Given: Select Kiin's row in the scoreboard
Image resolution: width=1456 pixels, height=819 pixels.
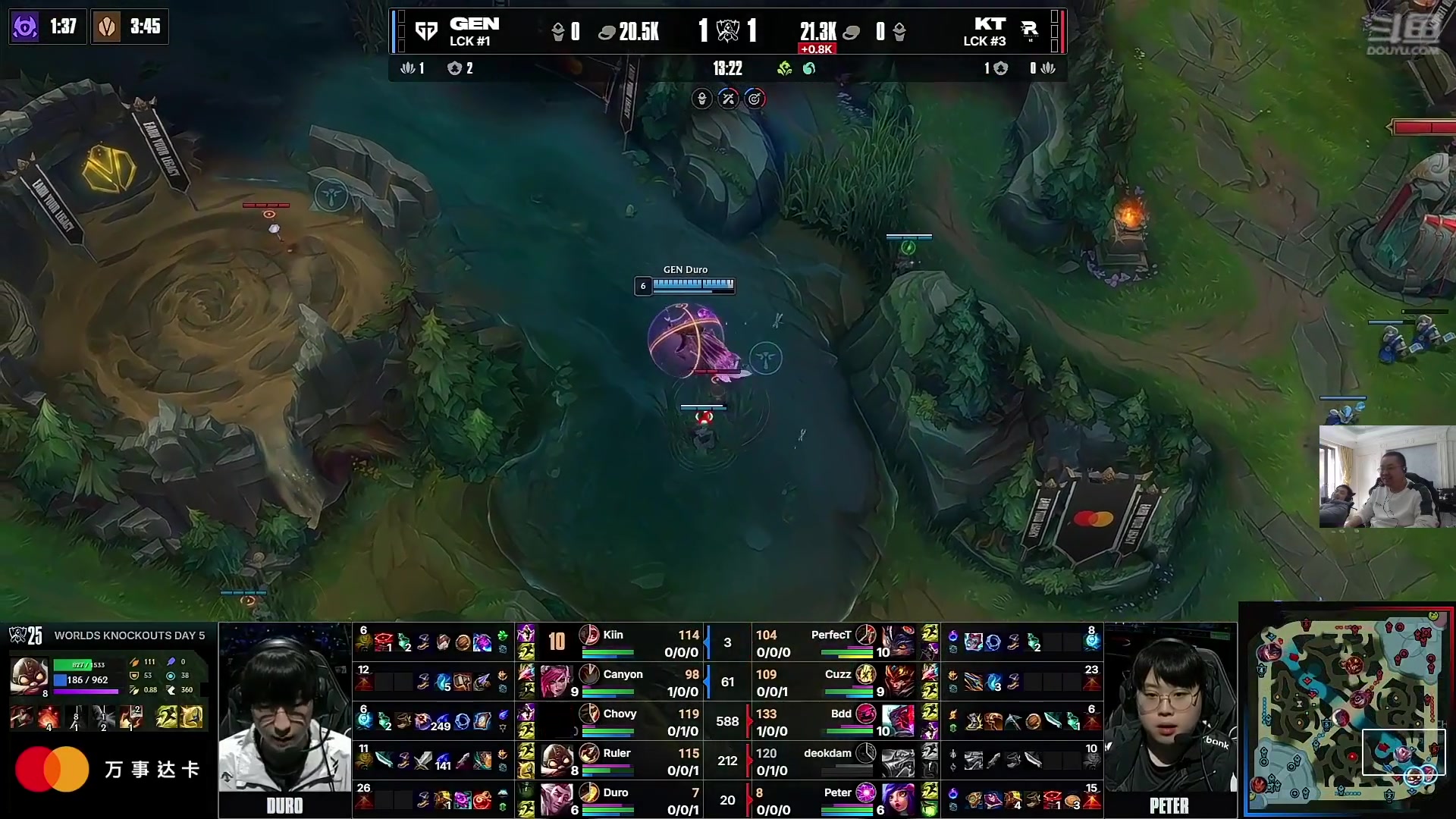Looking at the screenshot, I should tap(622, 642).
